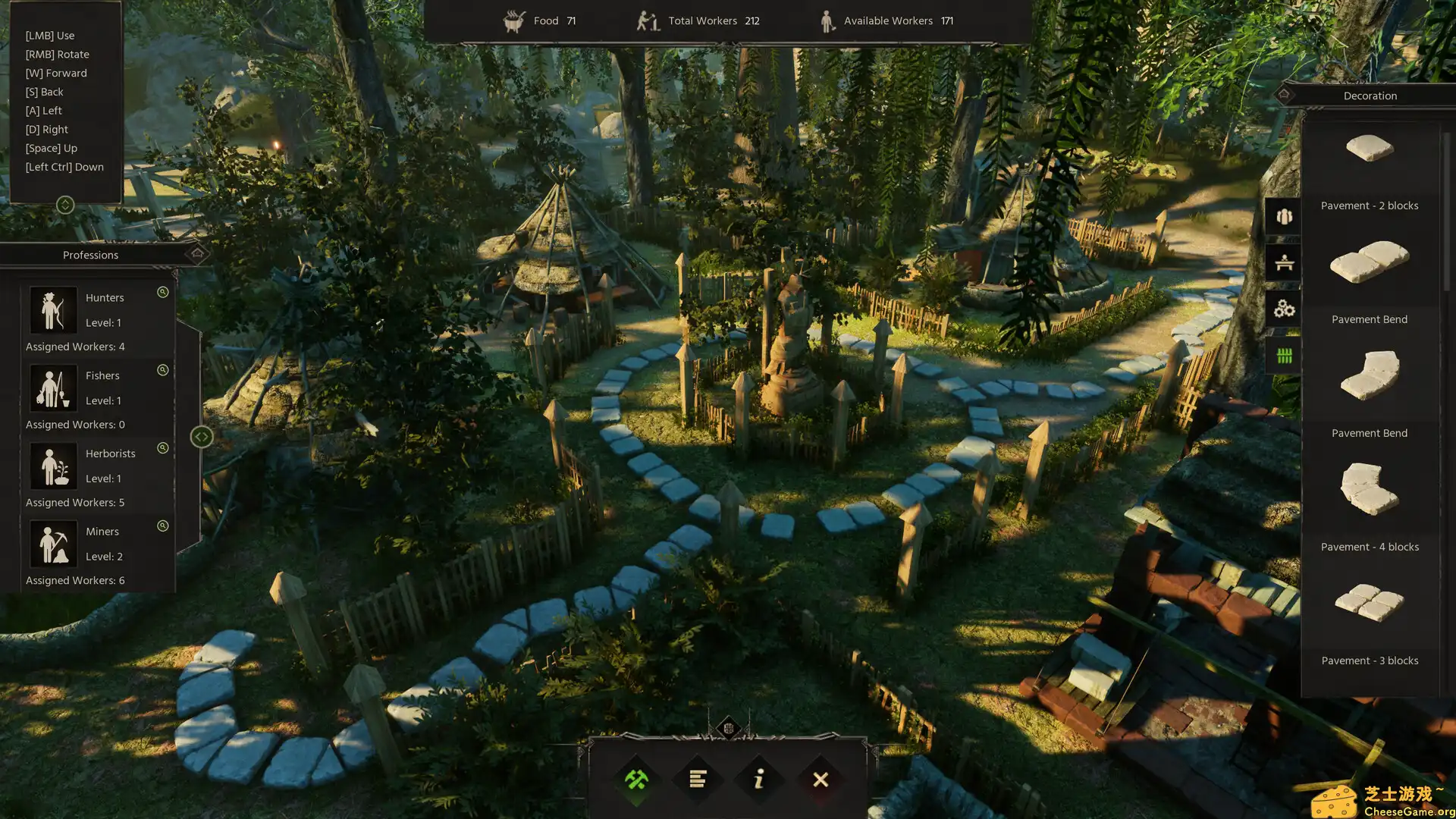Open the Professions menu header
Image resolution: width=1456 pixels, height=819 pixels.
[90, 255]
